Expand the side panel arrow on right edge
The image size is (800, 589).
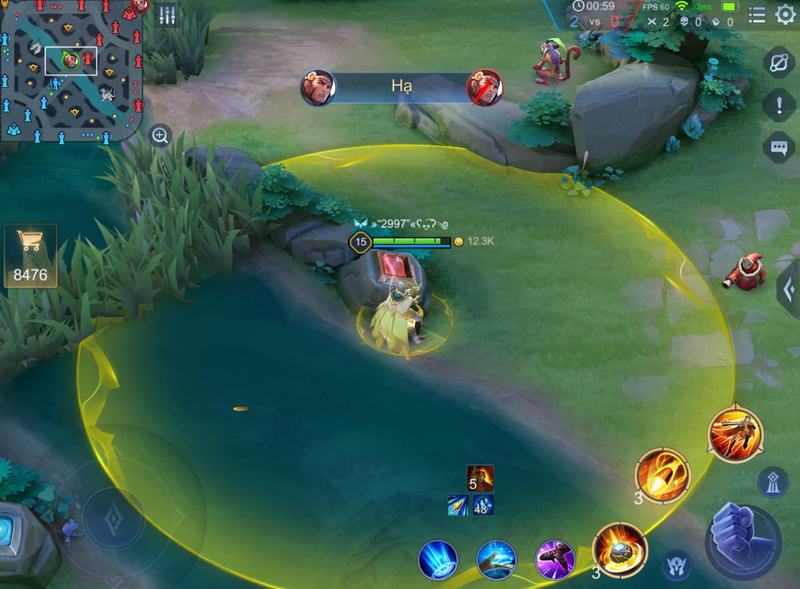[788, 290]
